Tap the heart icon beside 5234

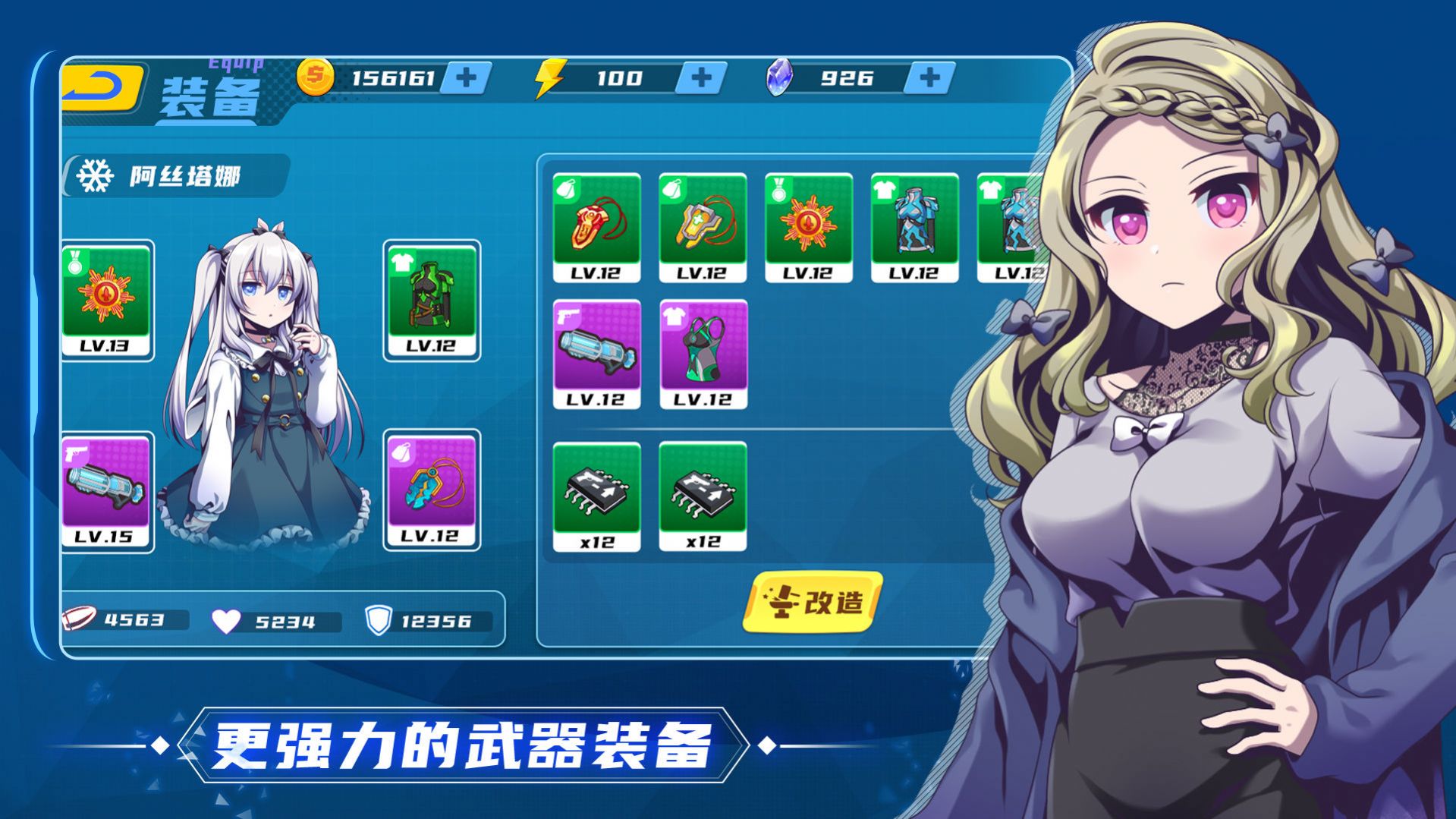(x=227, y=619)
